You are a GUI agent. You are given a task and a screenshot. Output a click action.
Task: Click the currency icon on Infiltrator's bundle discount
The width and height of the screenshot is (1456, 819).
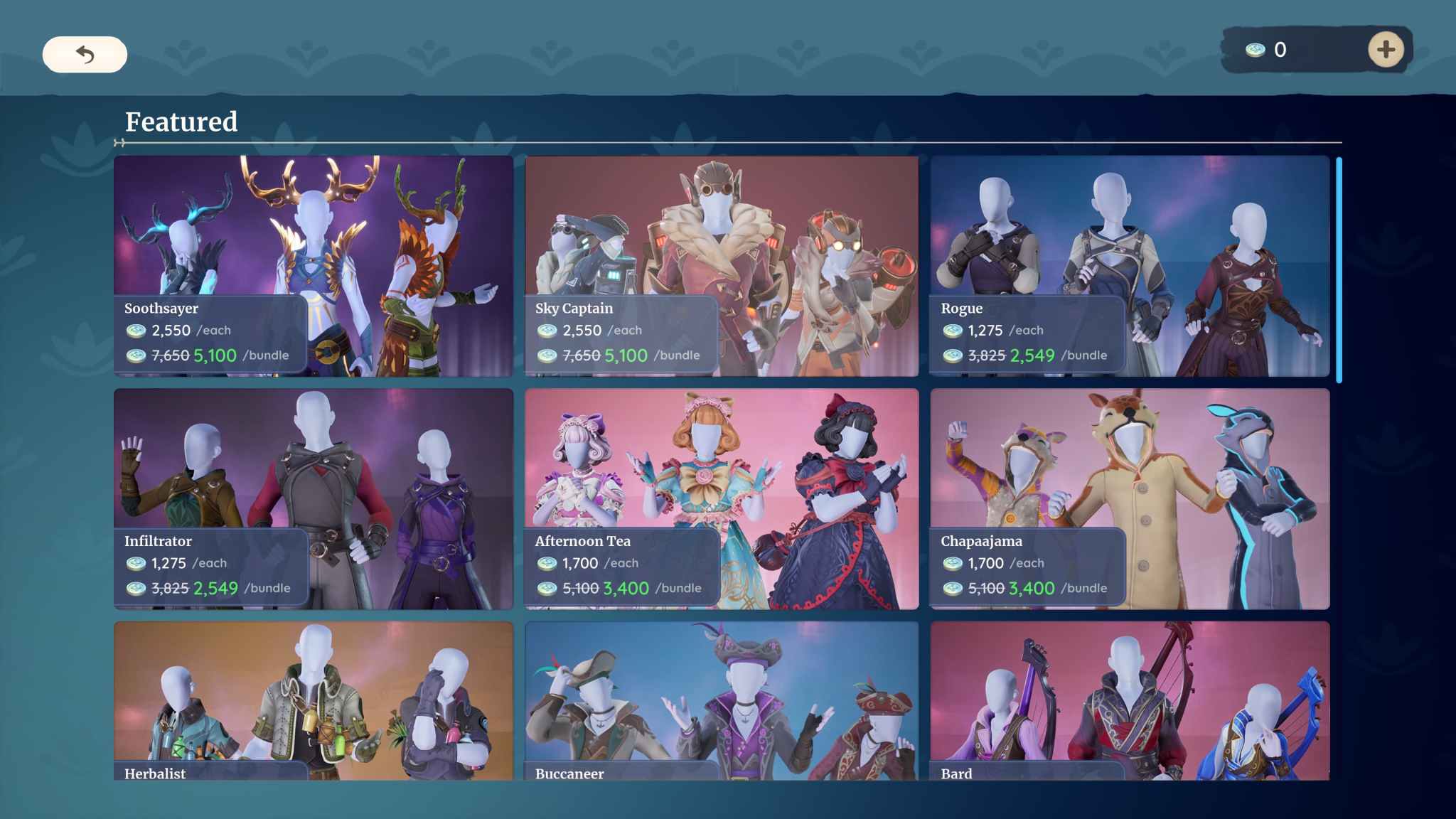[136, 589]
